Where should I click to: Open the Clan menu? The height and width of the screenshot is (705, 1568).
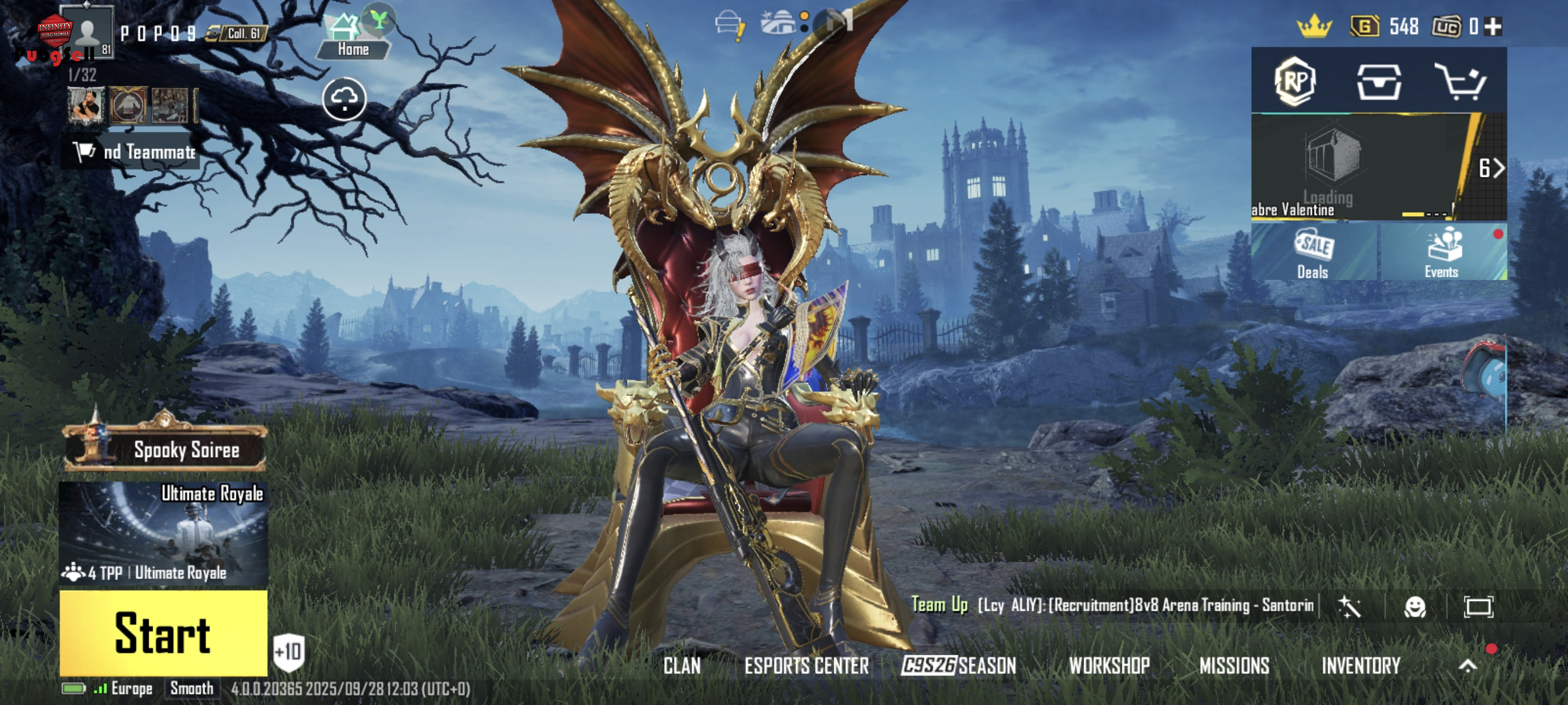682,666
